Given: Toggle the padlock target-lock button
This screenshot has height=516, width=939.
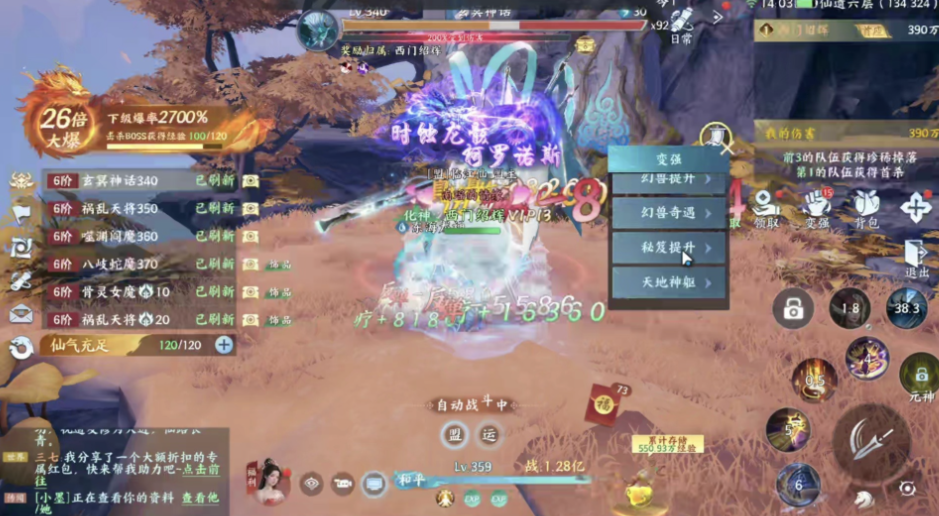Looking at the screenshot, I should 793,310.
